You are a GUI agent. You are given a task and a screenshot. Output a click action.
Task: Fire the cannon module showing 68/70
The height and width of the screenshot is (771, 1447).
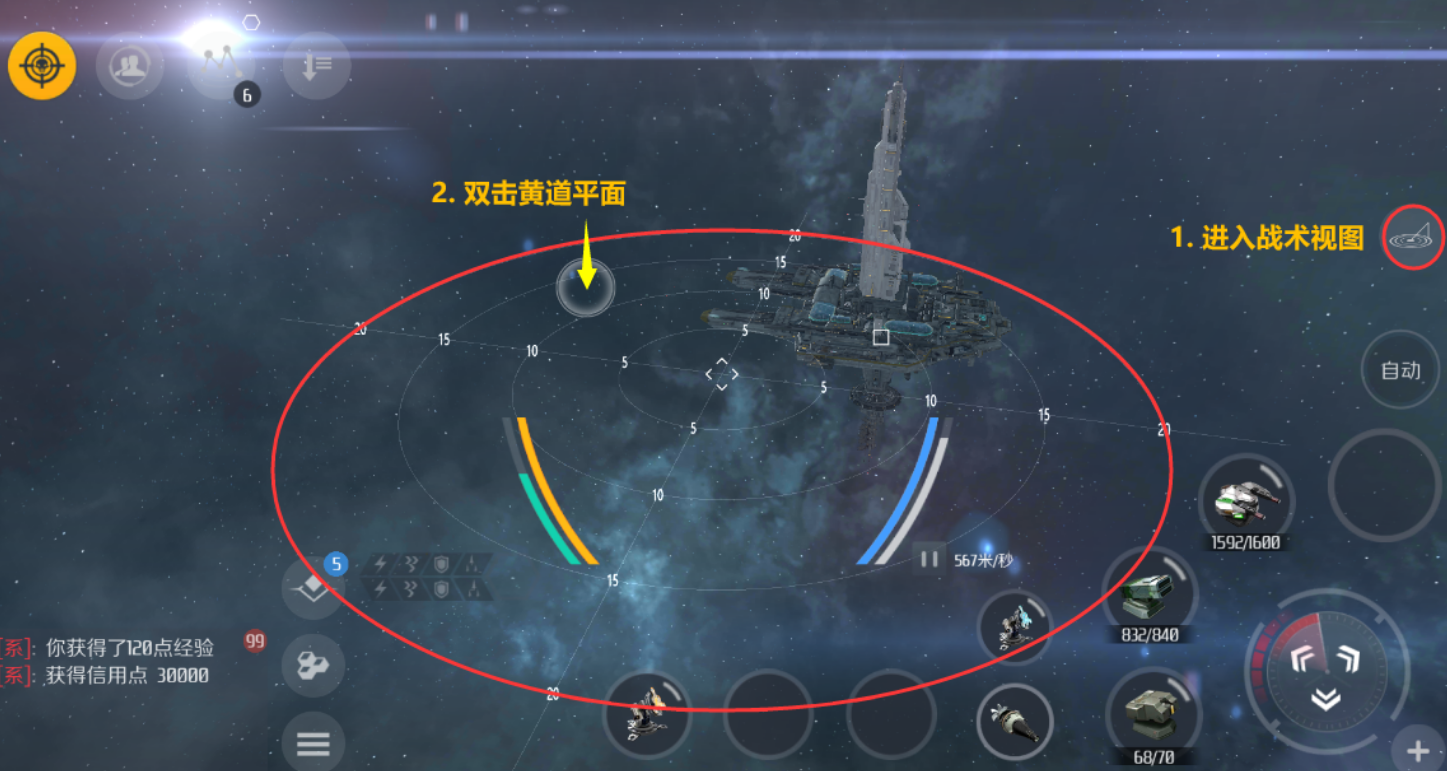(1152, 712)
